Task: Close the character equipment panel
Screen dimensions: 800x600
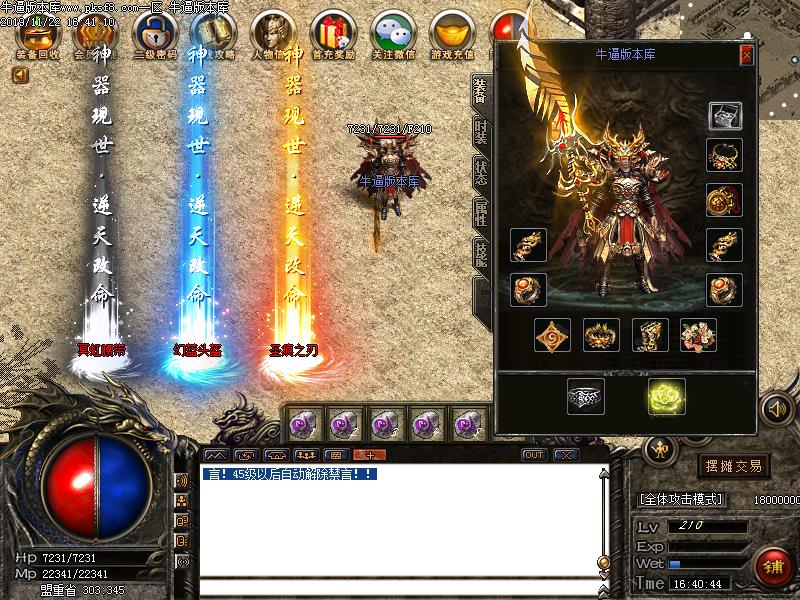Action: pos(746,56)
